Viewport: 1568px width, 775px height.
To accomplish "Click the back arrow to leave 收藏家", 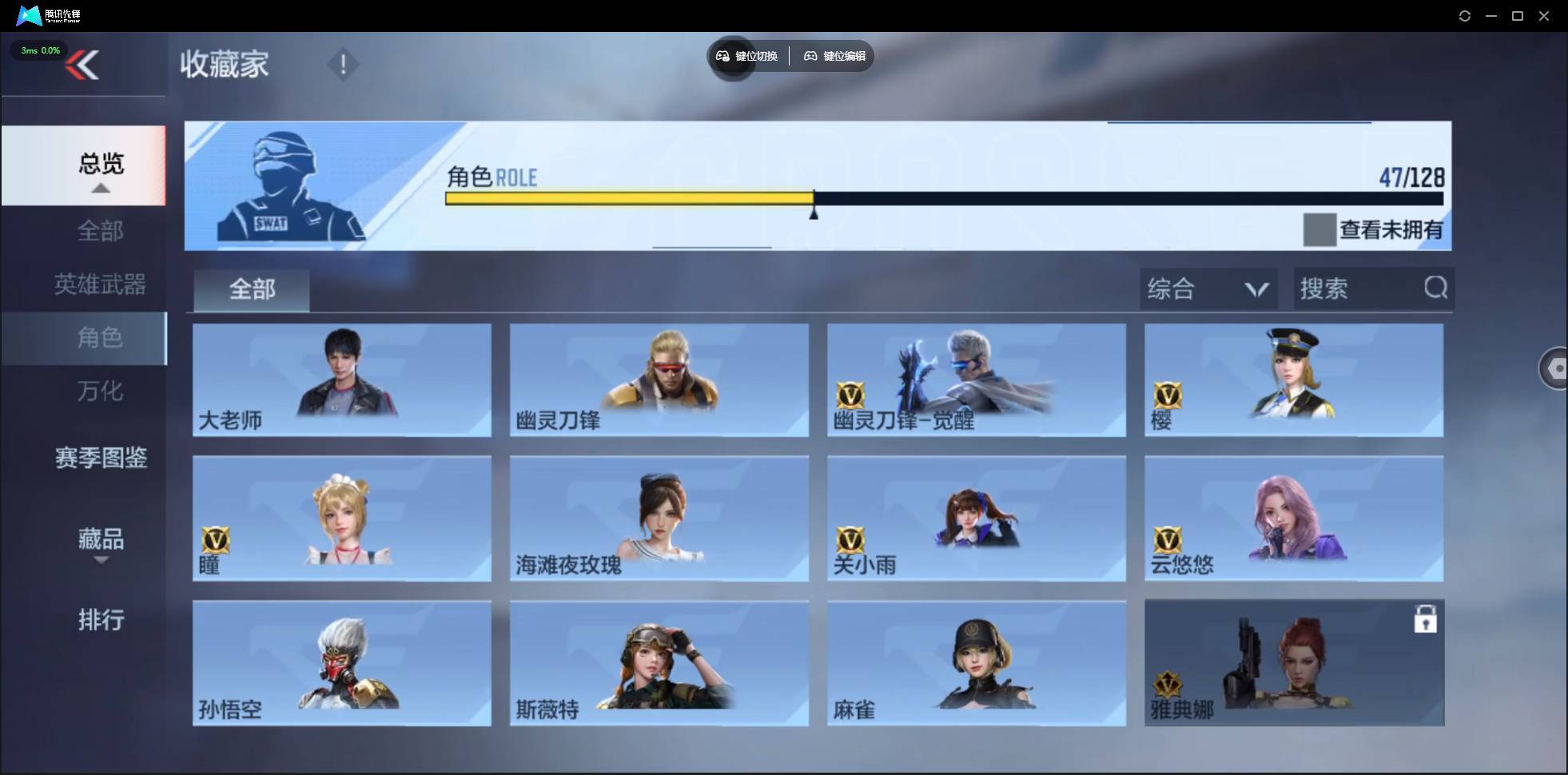I will click(x=84, y=64).
